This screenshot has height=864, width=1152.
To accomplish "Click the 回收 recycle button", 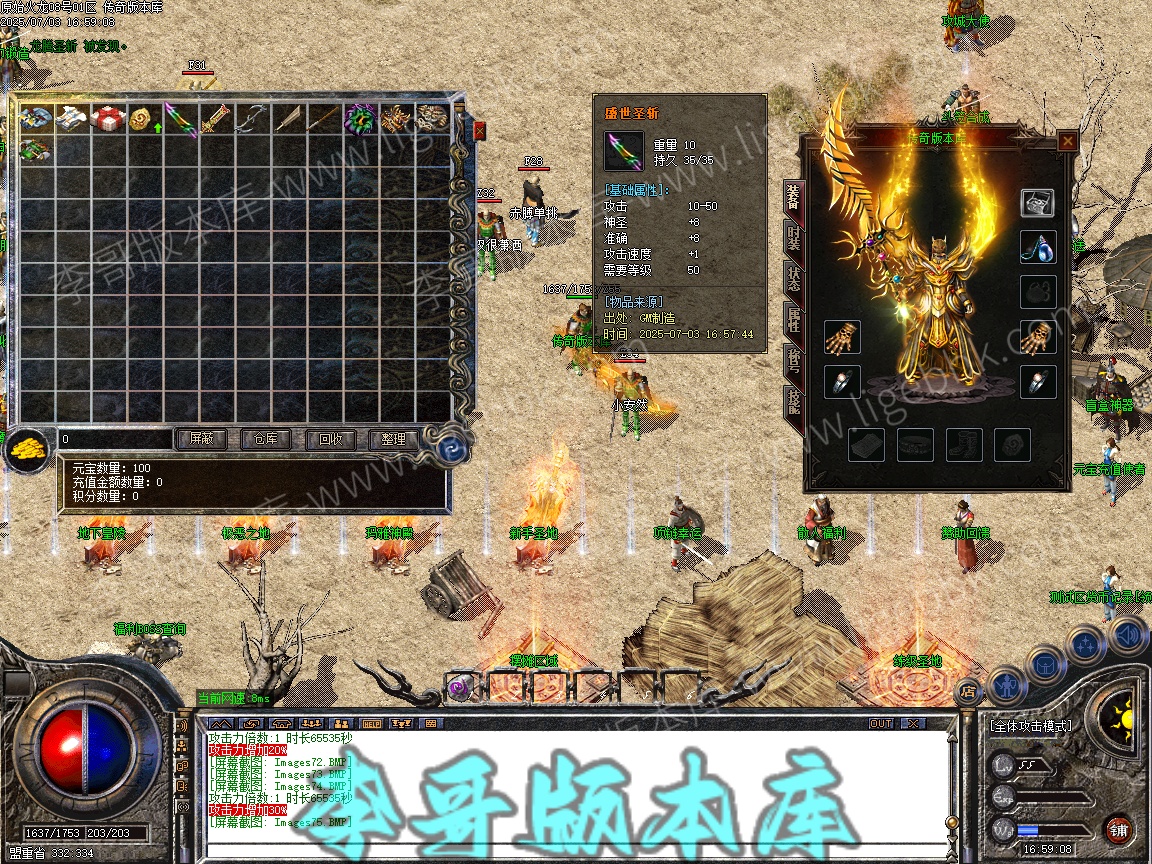I will click(329, 439).
